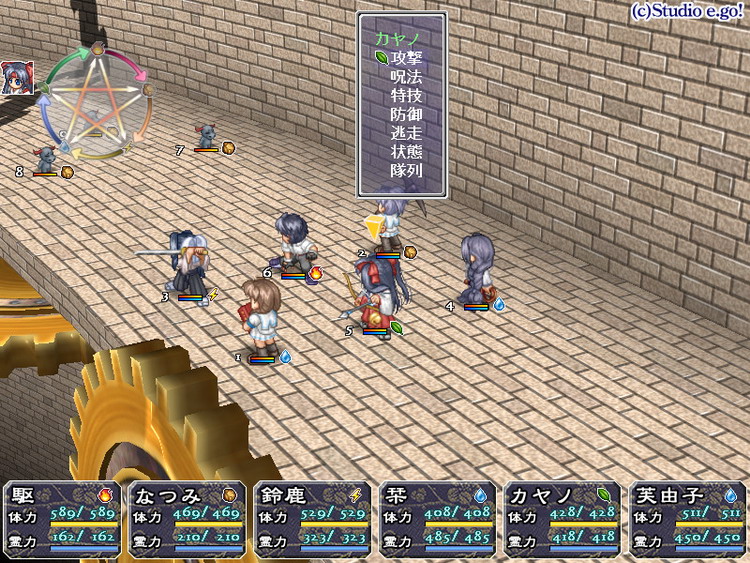This screenshot has width=750, height=563.
Task: Pick the 防御 defend command
Action: [x=406, y=115]
